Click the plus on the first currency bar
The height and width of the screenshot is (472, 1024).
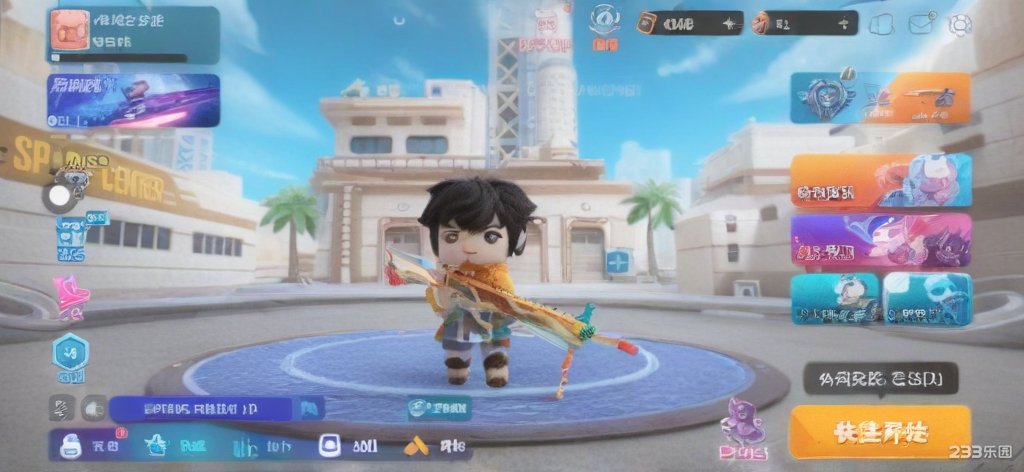(x=729, y=23)
